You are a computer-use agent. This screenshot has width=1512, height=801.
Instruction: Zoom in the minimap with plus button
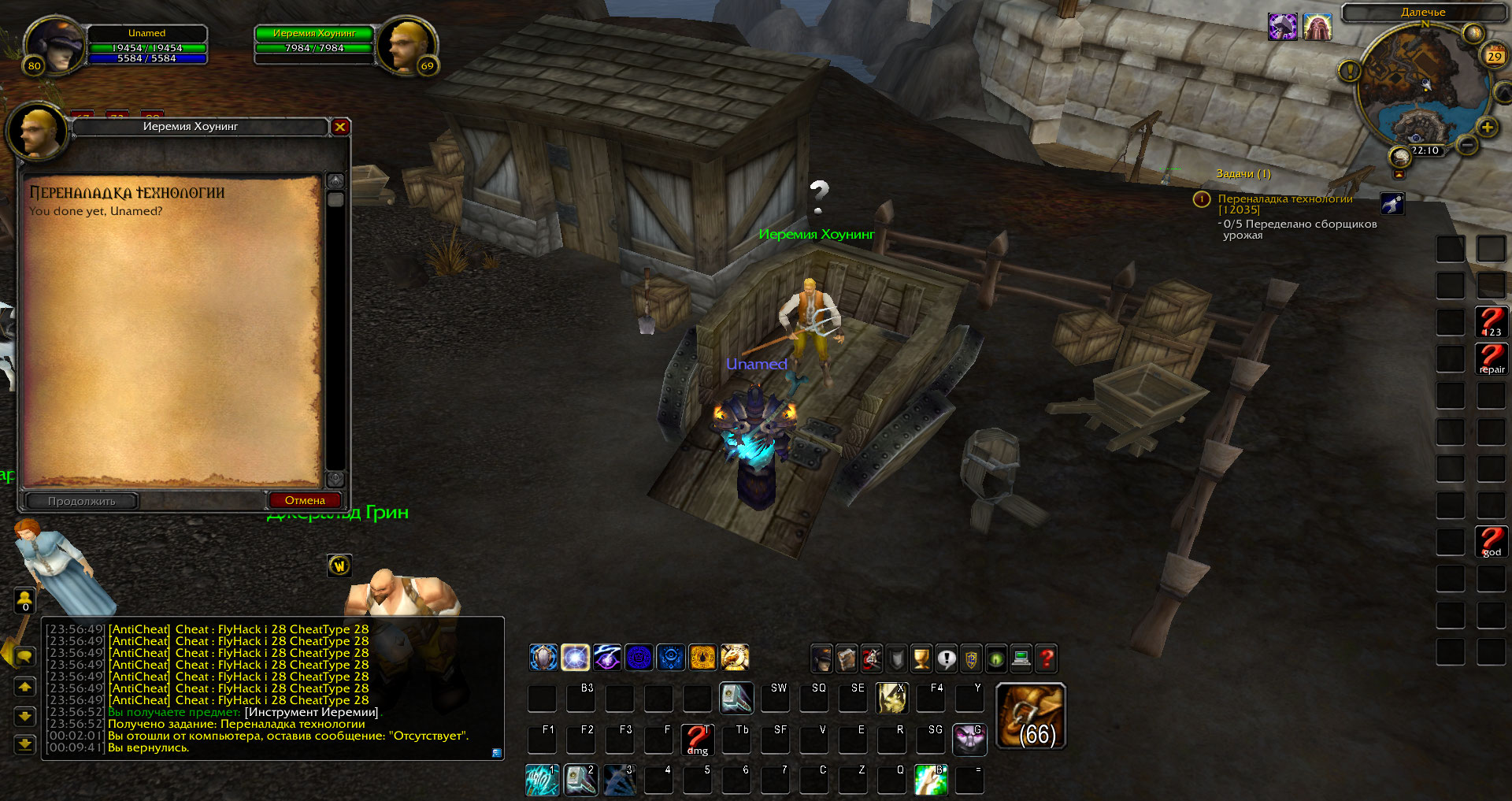pyautogui.click(x=1487, y=128)
